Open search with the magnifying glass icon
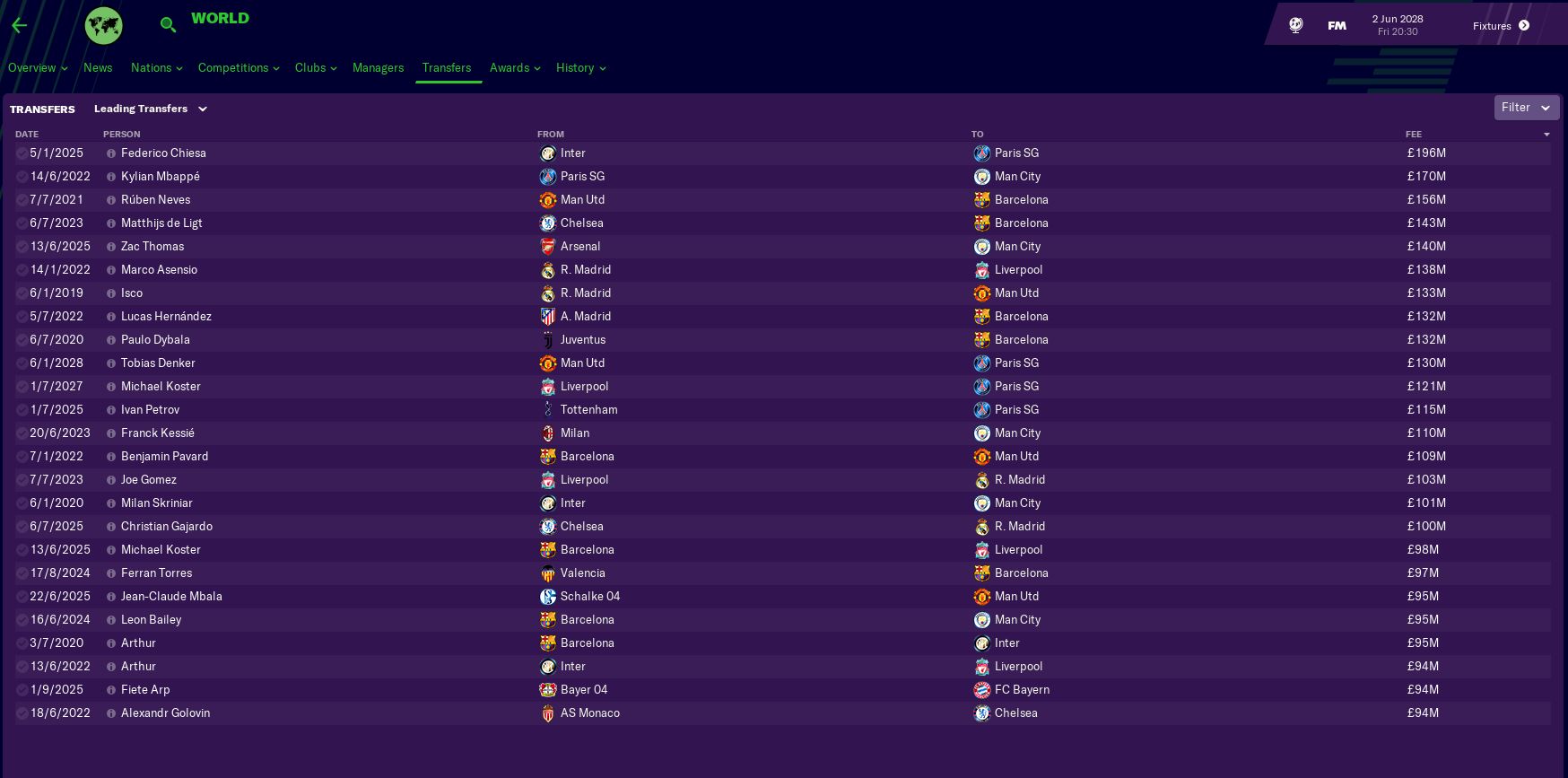The width and height of the screenshot is (1568, 778). point(168,25)
